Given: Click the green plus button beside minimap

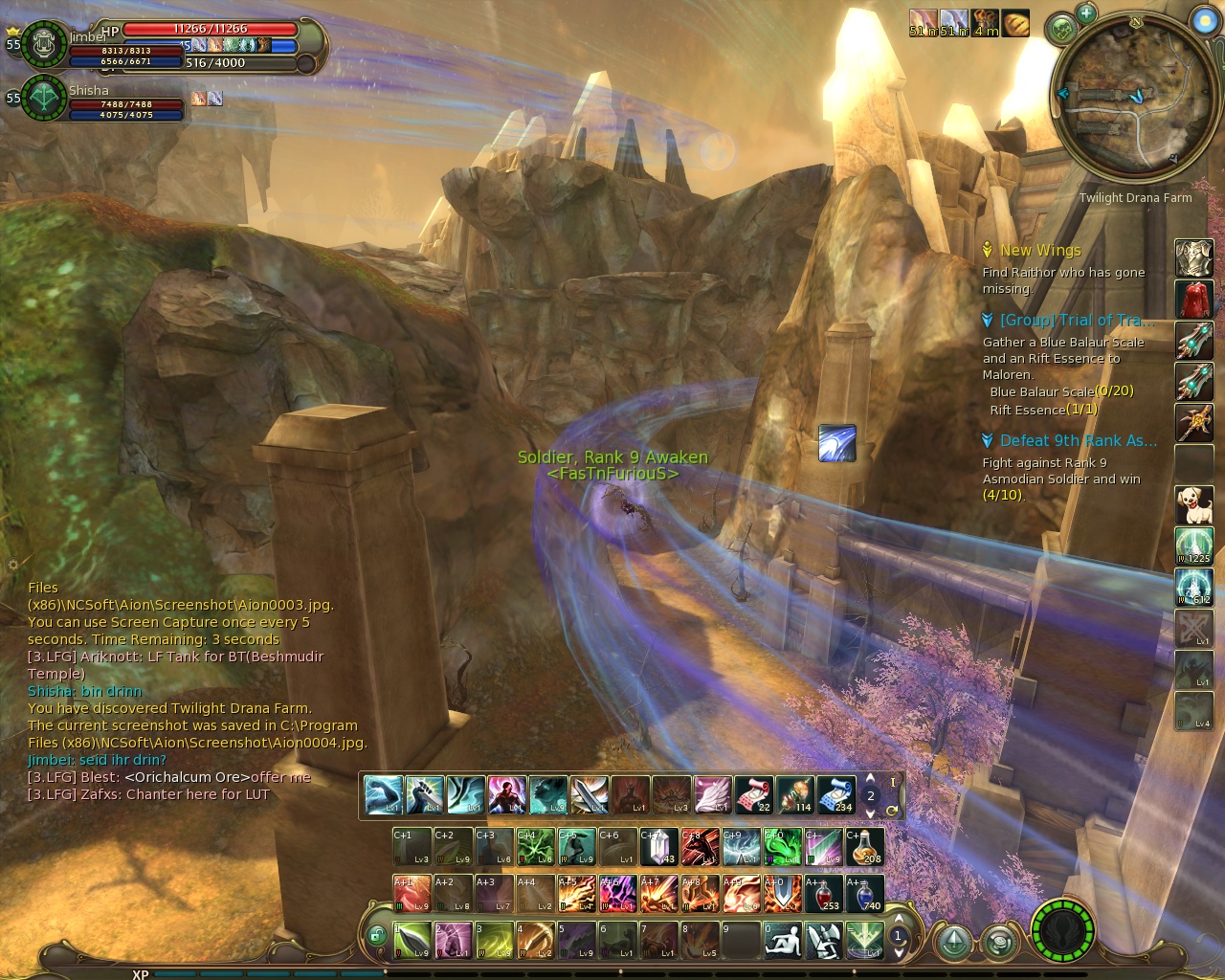Looking at the screenshot, I should point(1085,13).
